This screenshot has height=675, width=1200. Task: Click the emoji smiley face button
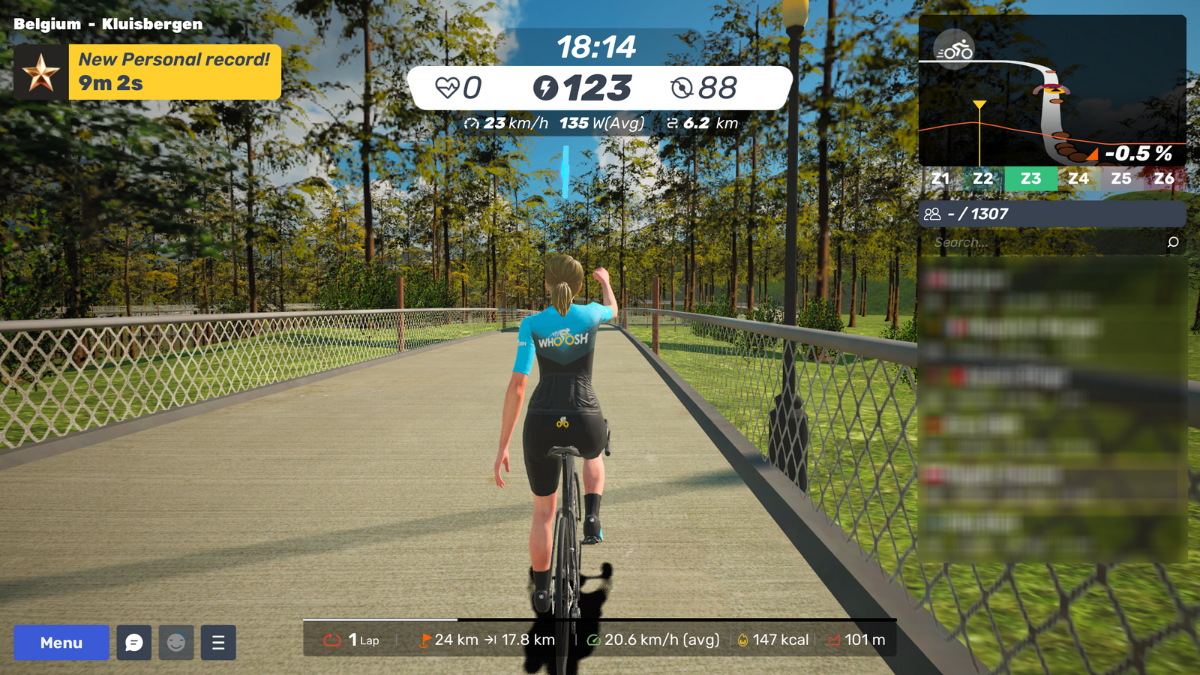coord(176,643)
